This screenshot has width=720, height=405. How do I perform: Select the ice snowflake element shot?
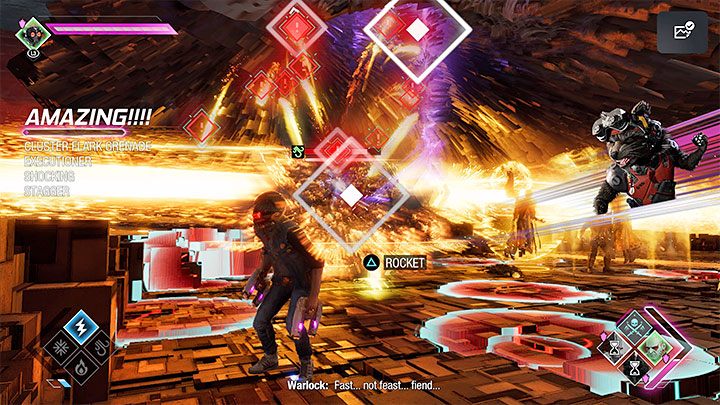[62, 346]
